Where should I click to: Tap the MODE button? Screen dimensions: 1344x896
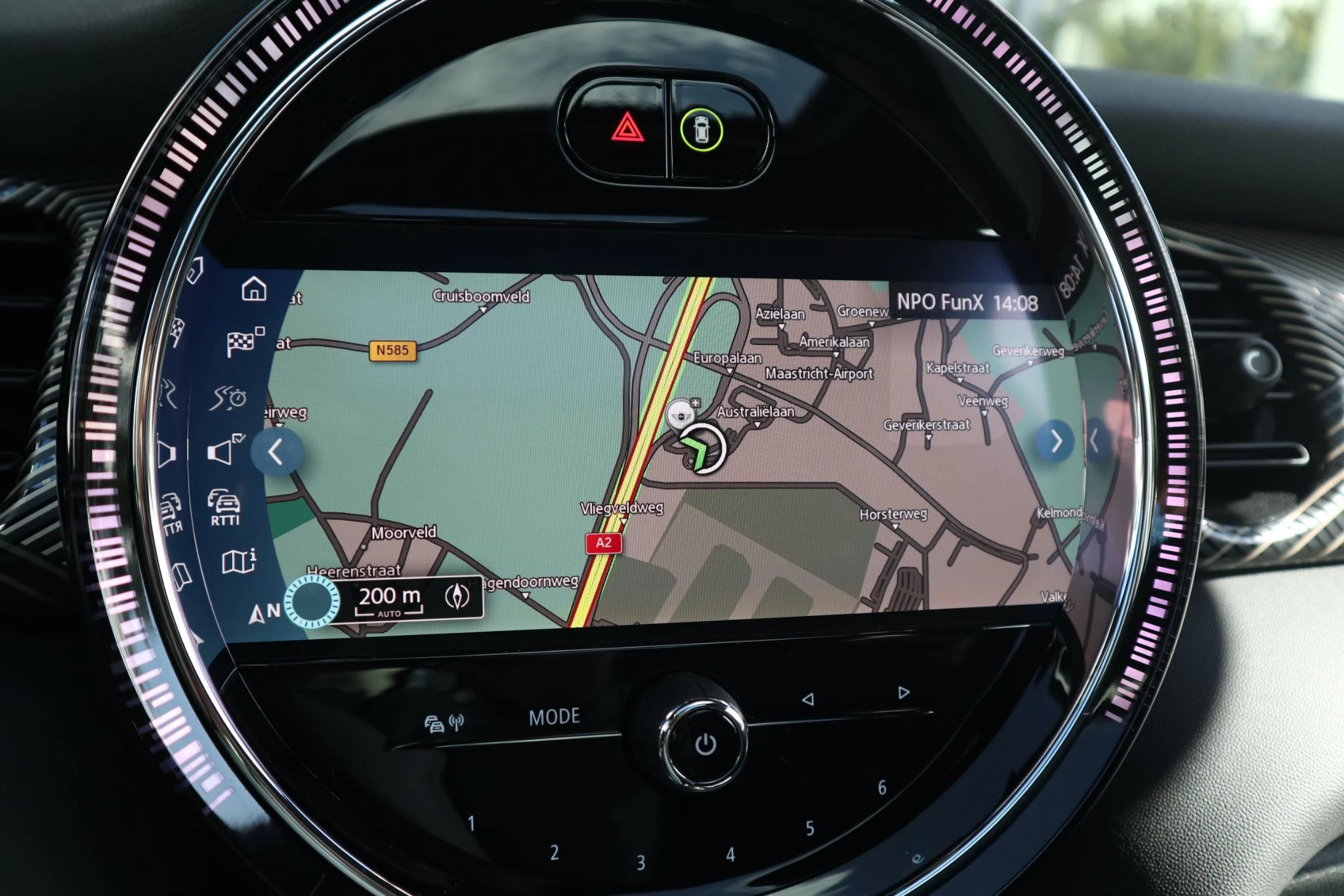[x=555, y=716]
